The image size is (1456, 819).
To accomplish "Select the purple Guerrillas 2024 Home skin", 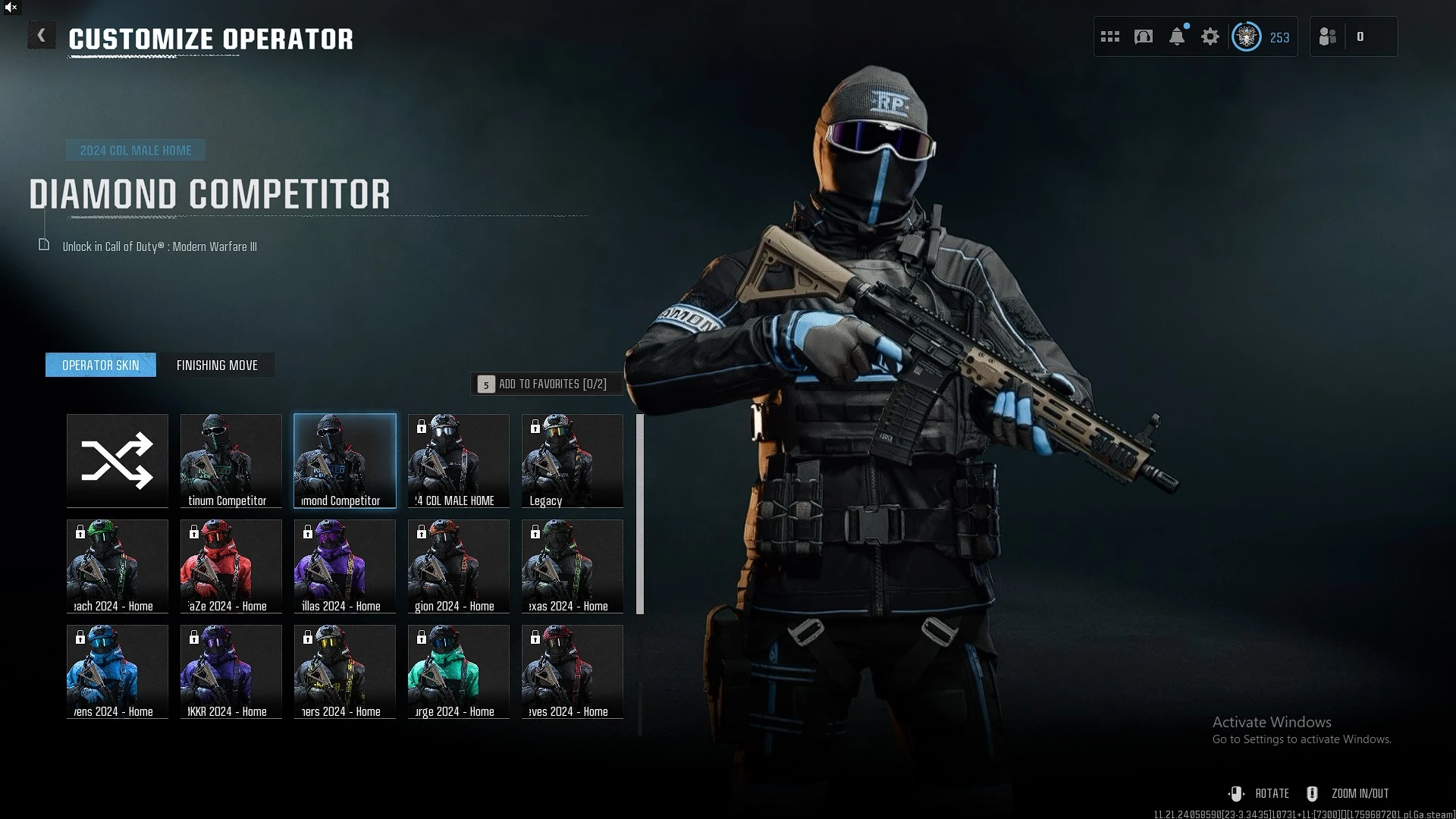I will 345,566.
